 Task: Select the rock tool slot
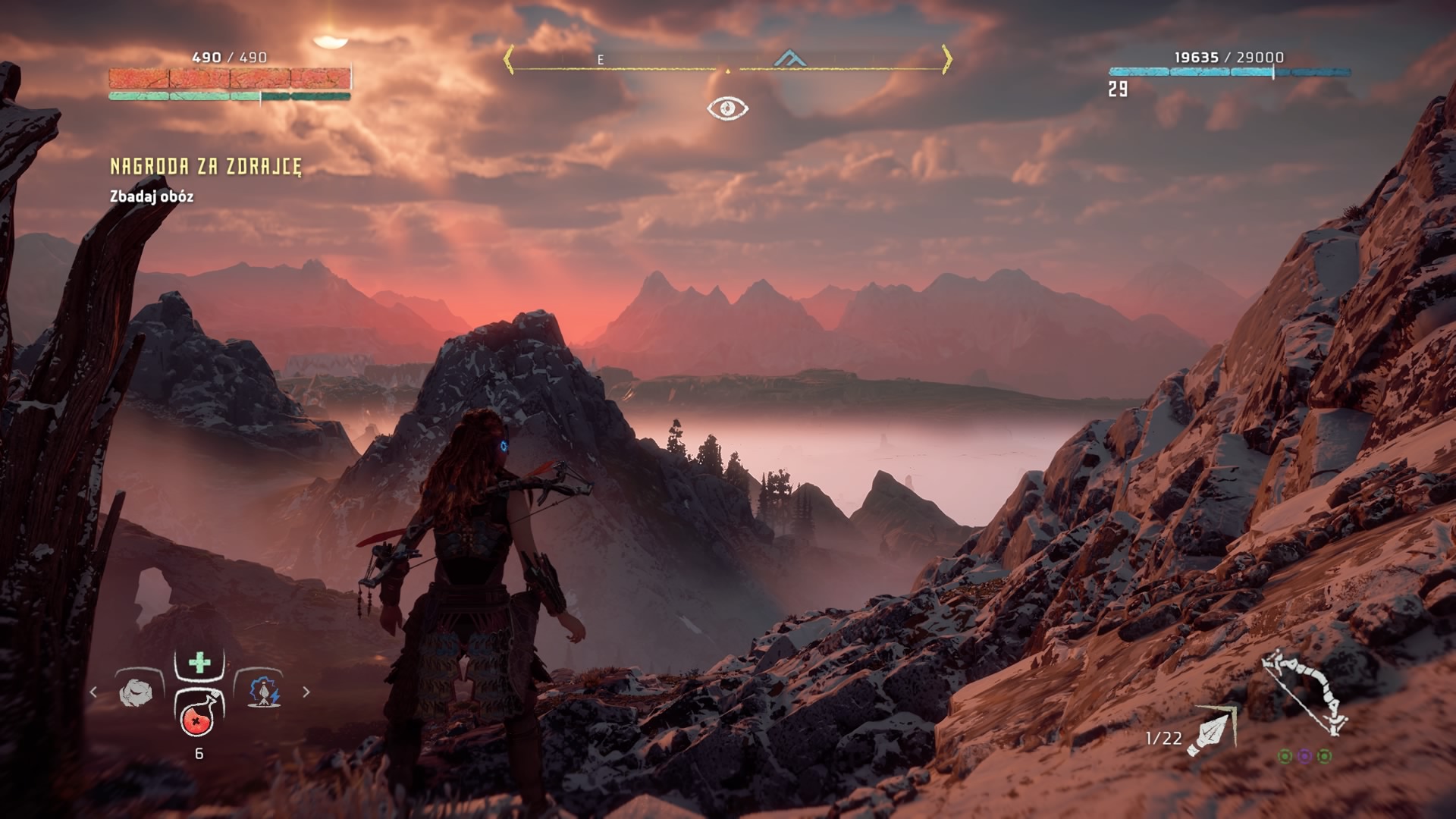point(136,692)
